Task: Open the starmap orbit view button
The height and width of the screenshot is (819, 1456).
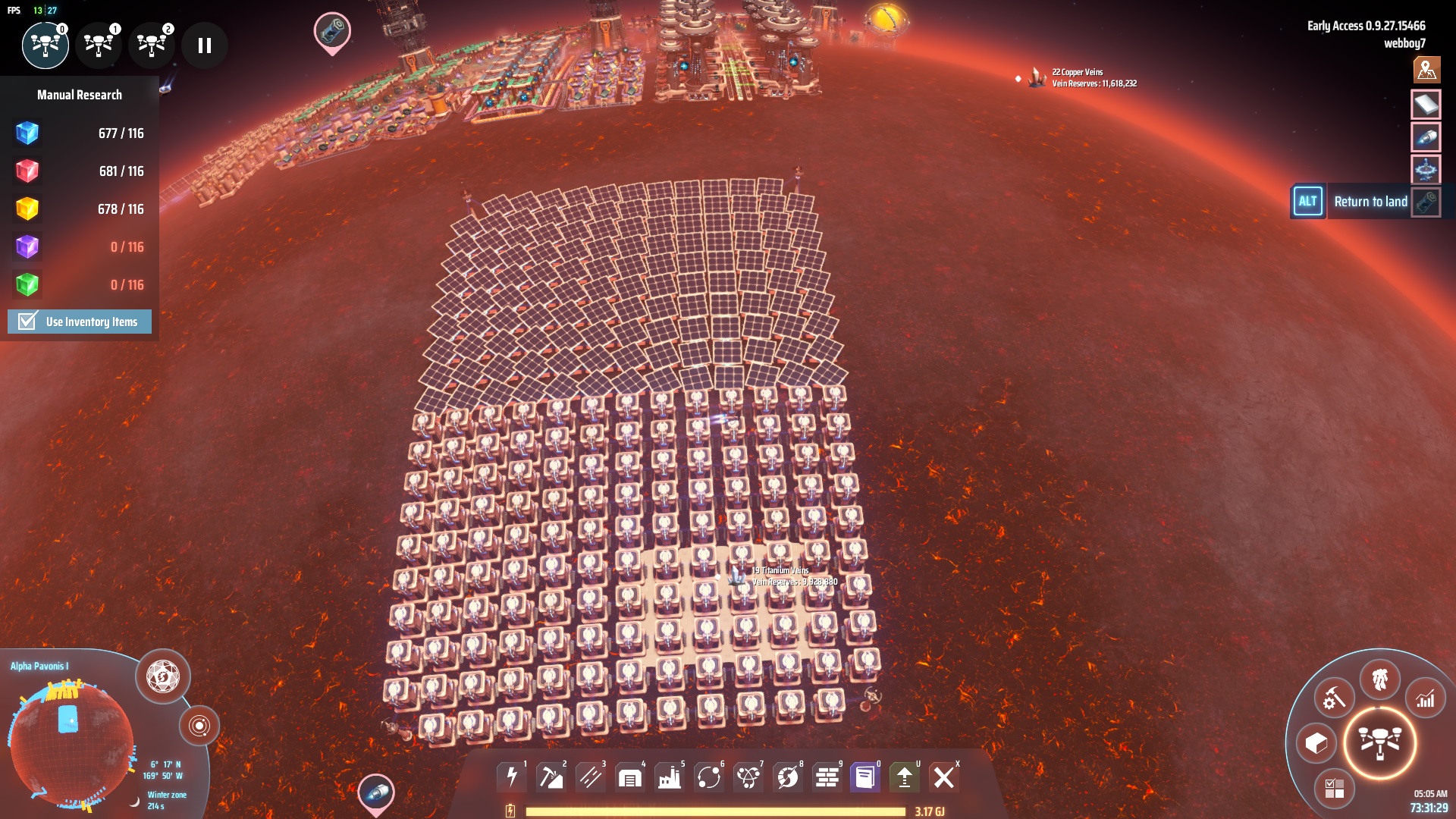Action: pyautogui.click(x=199, y=726)
